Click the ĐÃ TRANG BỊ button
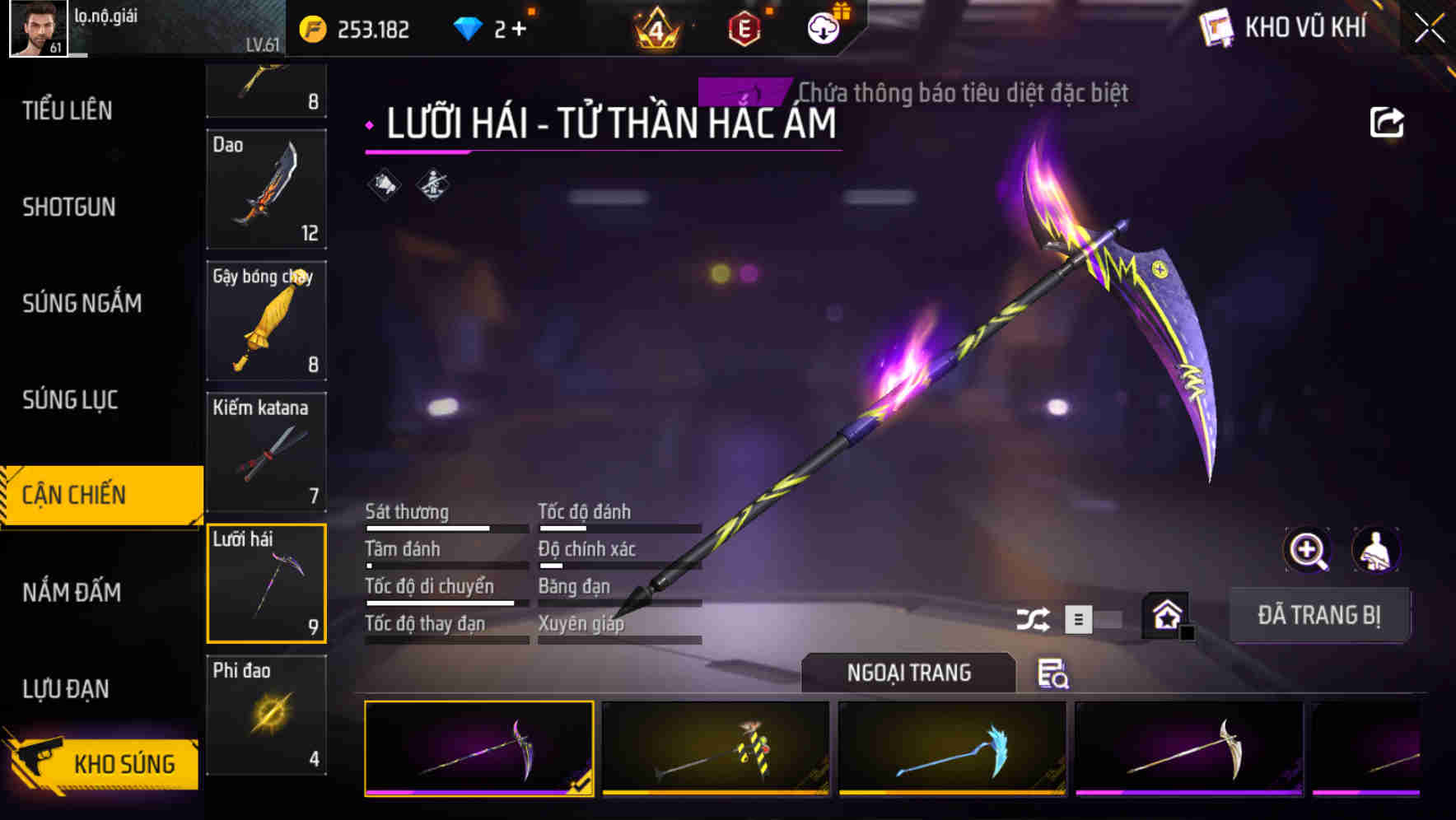 click(x=1319, y=614)
